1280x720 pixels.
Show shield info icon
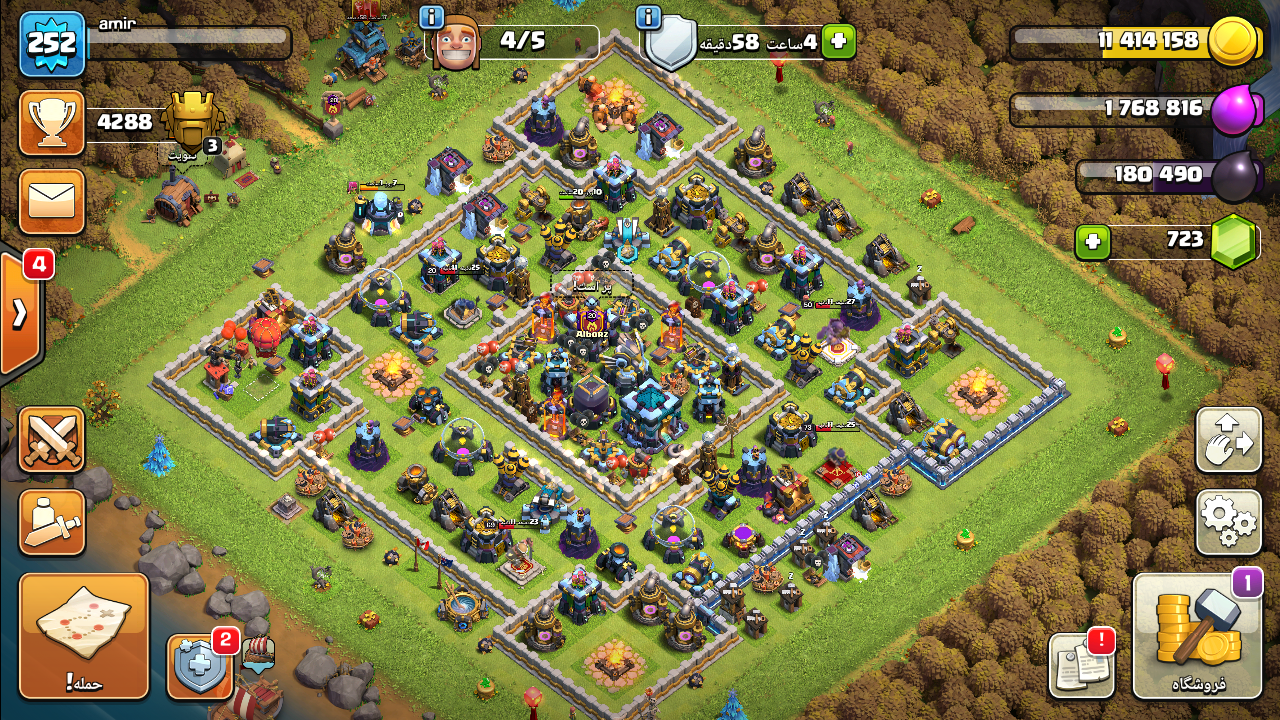click(x=648, y=17)
